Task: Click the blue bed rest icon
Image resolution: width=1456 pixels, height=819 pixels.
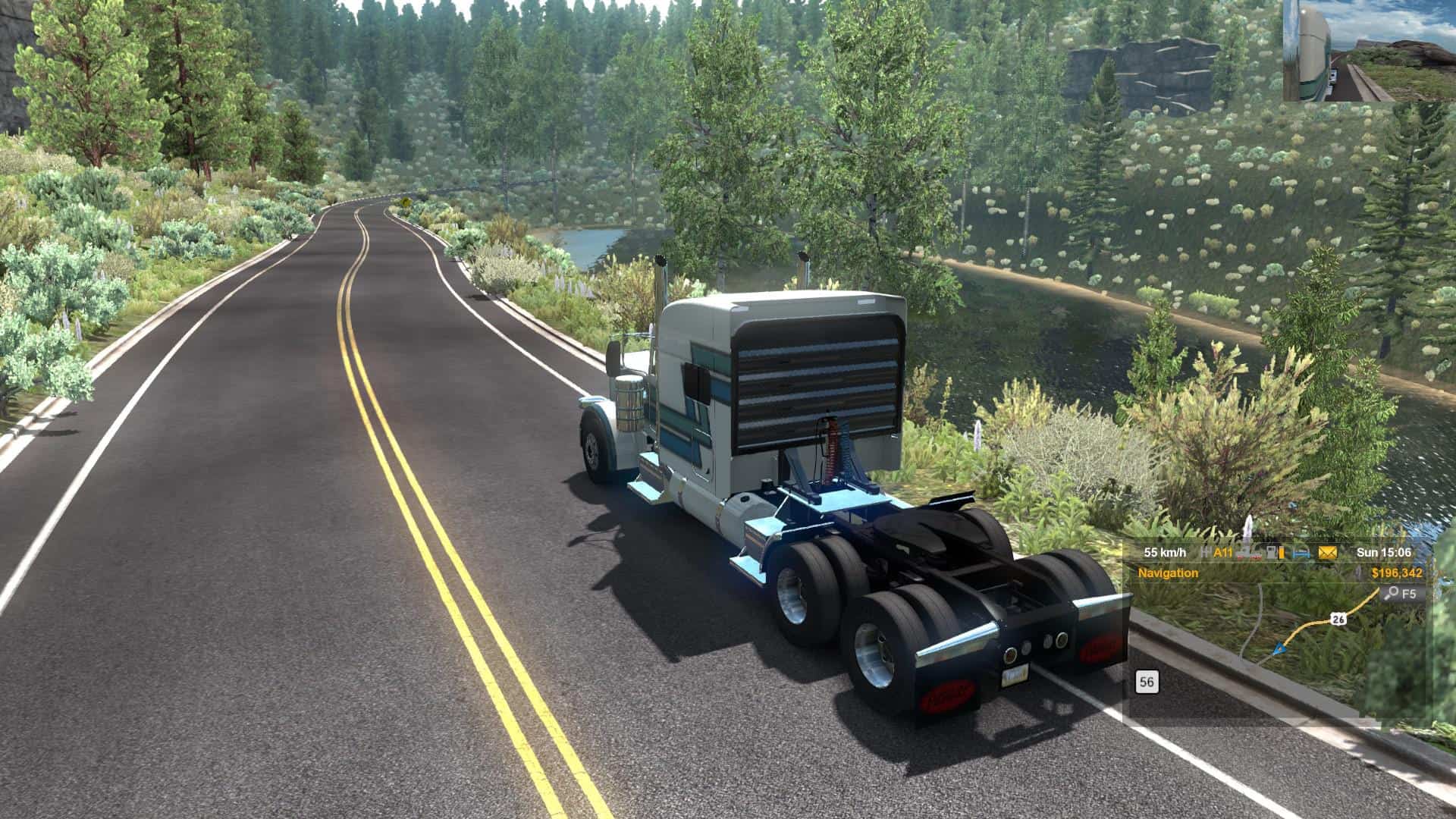Action: coord(1301,553)
